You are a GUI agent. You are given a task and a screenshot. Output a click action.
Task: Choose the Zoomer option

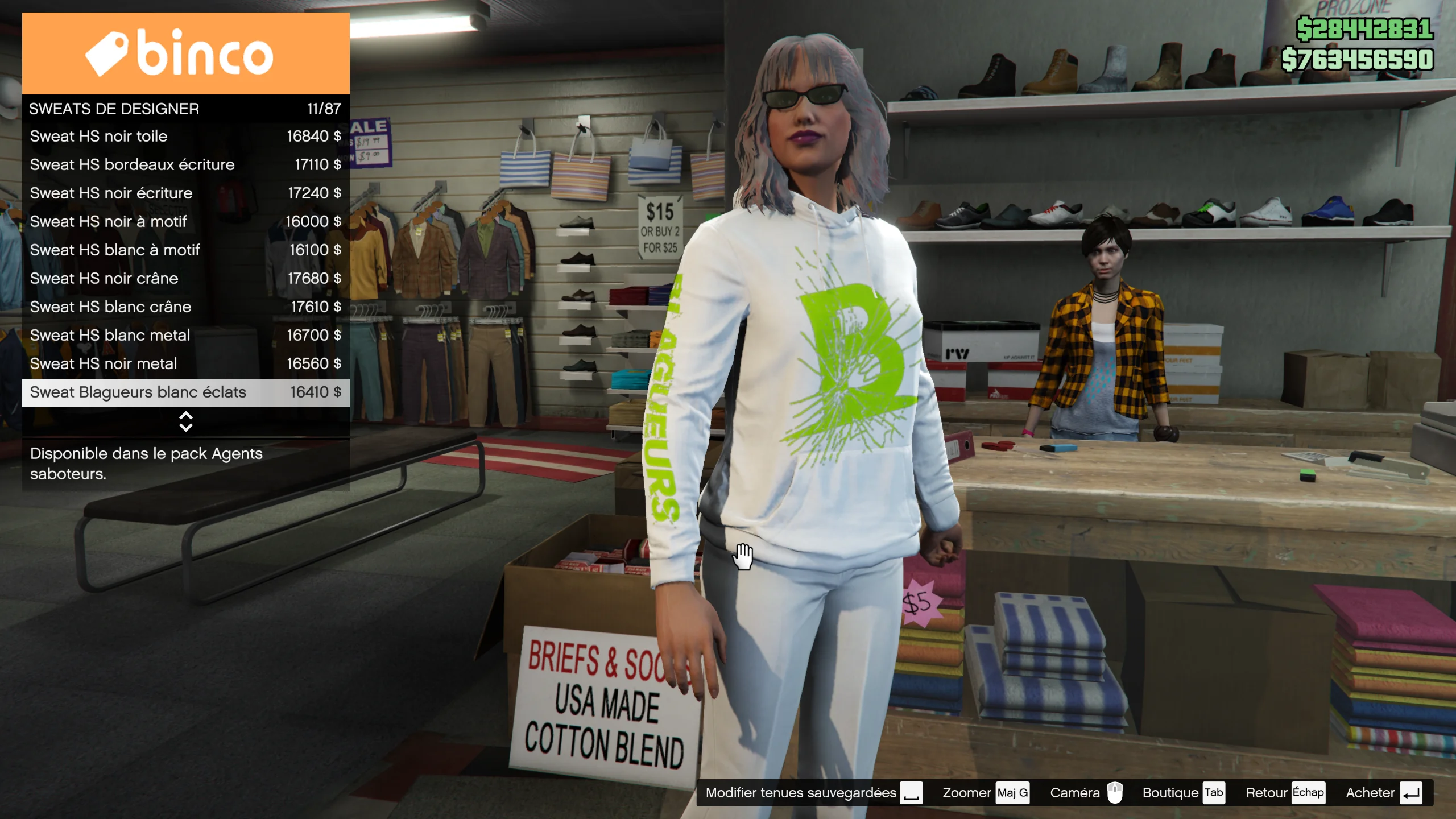tap(985, 793)
